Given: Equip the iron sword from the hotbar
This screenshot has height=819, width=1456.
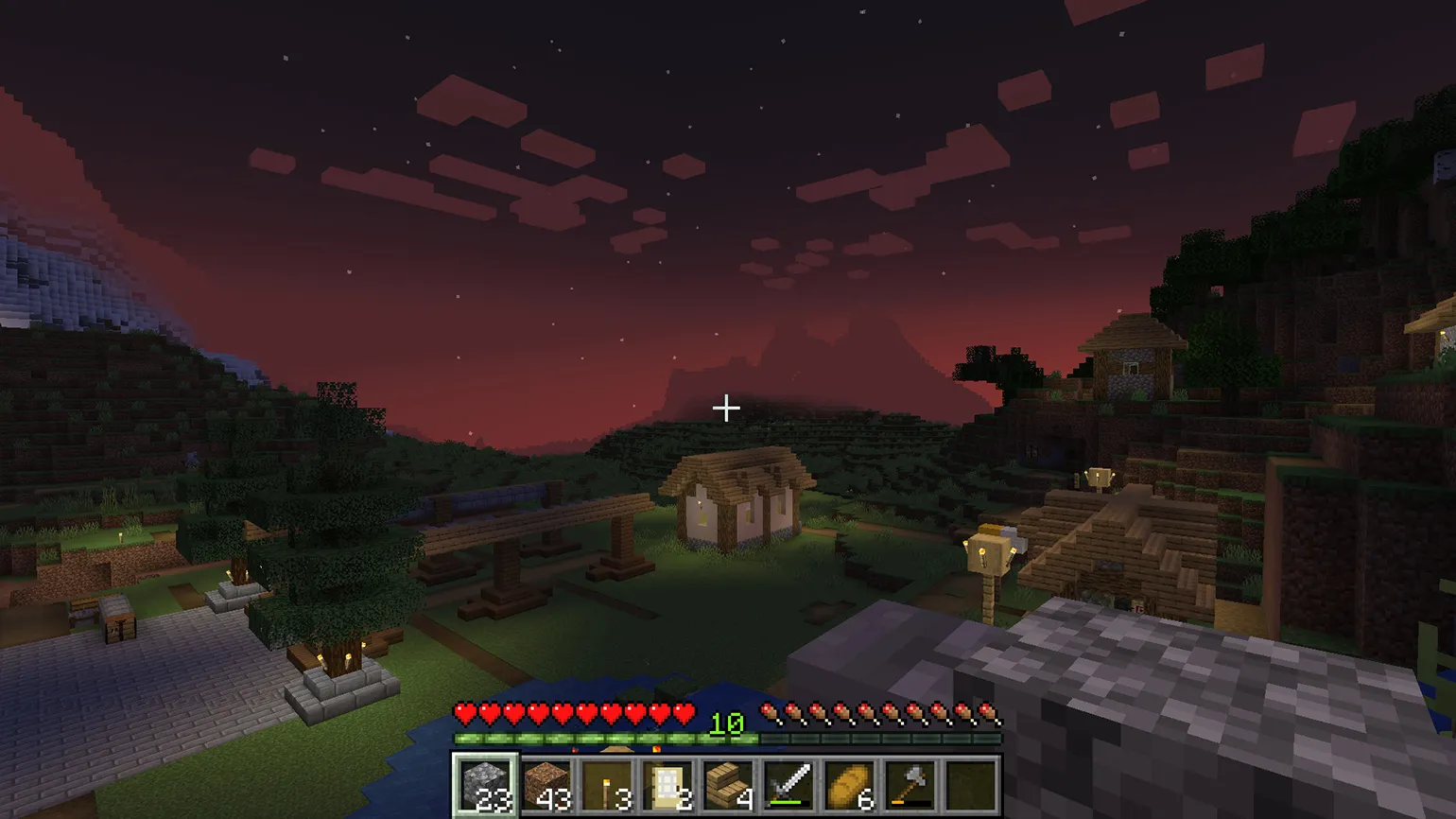Looking at the screenshot, I should pos(789,785).
